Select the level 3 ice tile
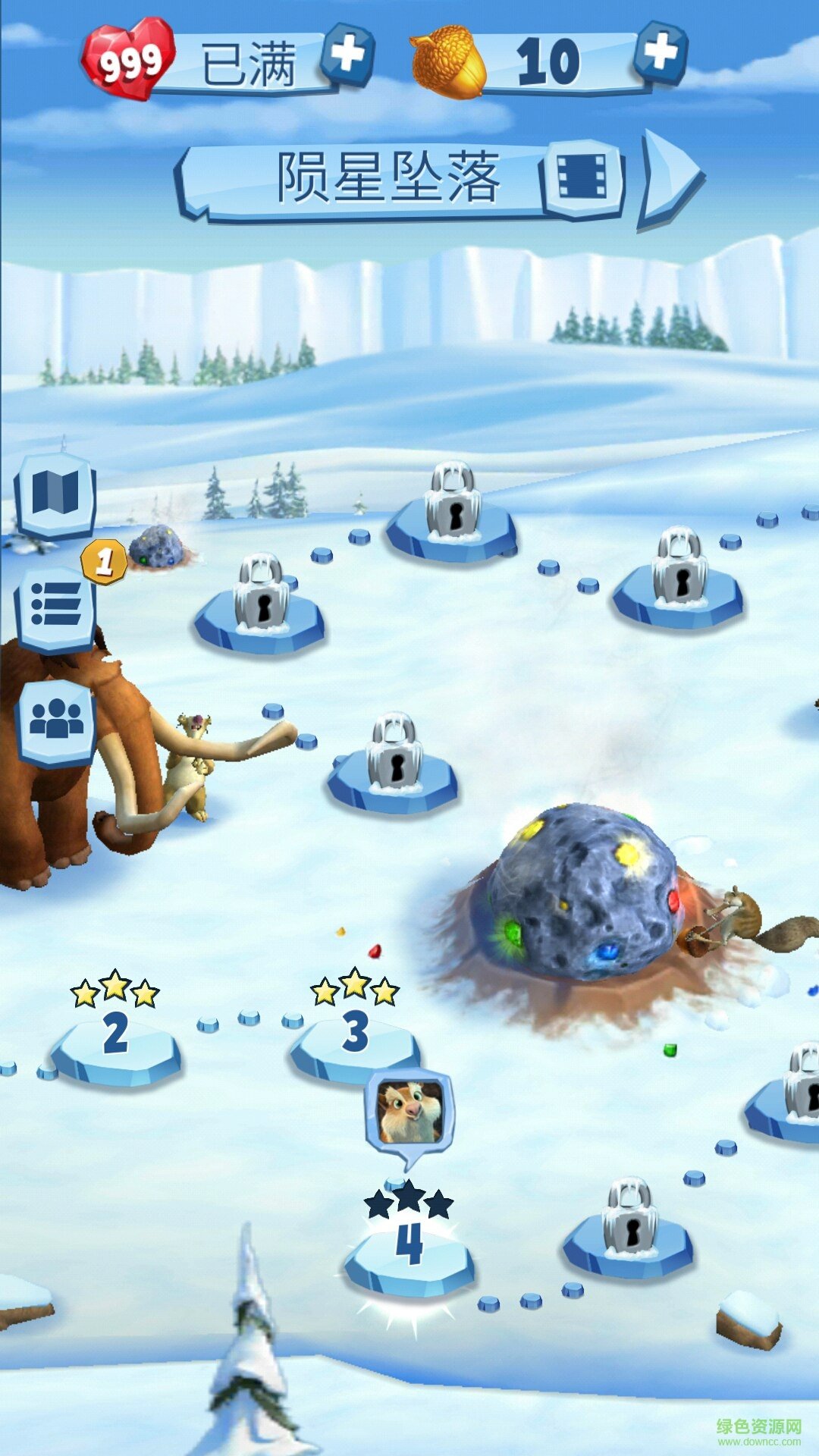Screen dimensions: 819x1456 pyautogui.click(x=354, y=1043)
